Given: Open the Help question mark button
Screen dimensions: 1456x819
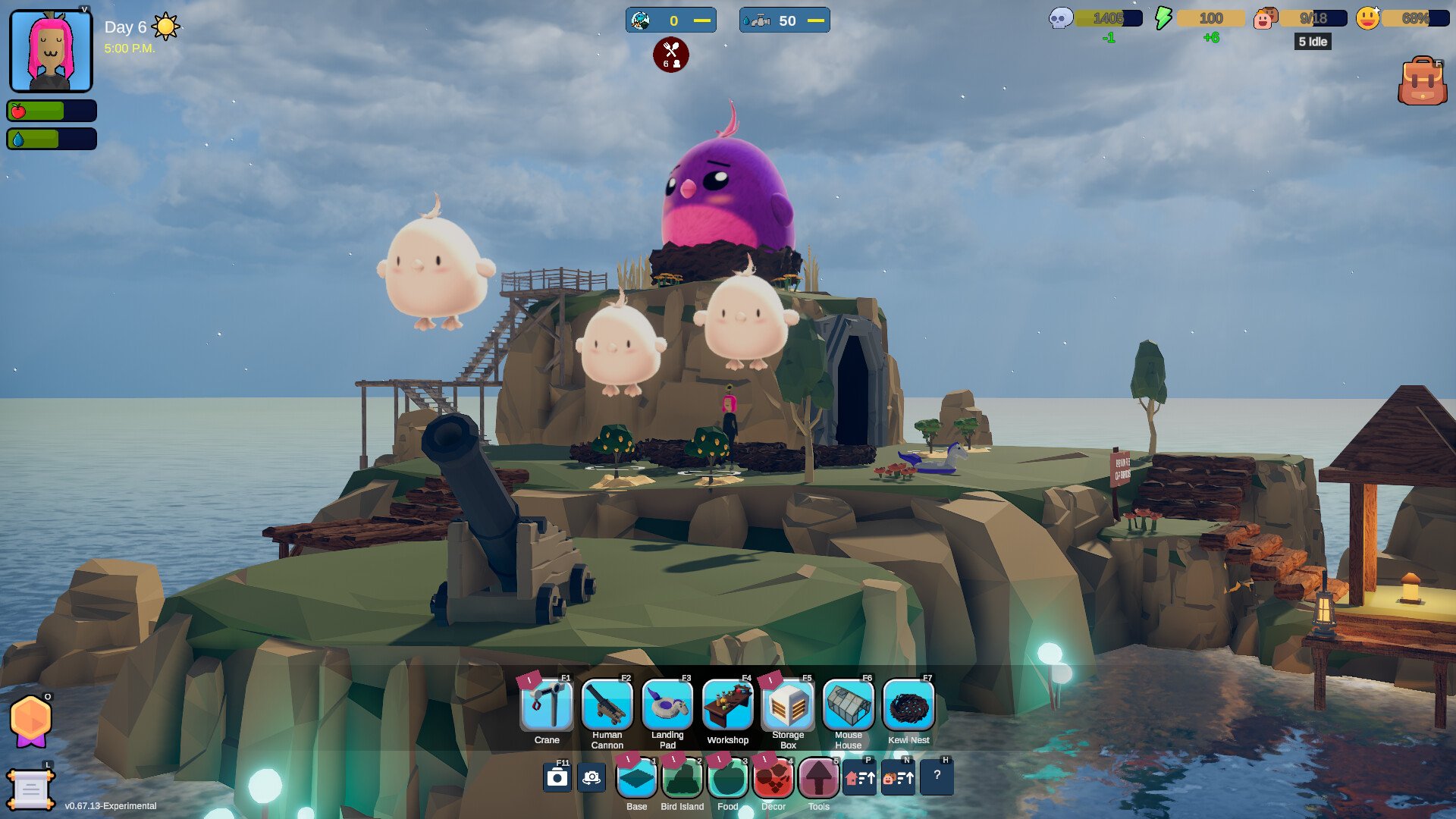Looking at the screenshot, I should click(x=938, y=777).
